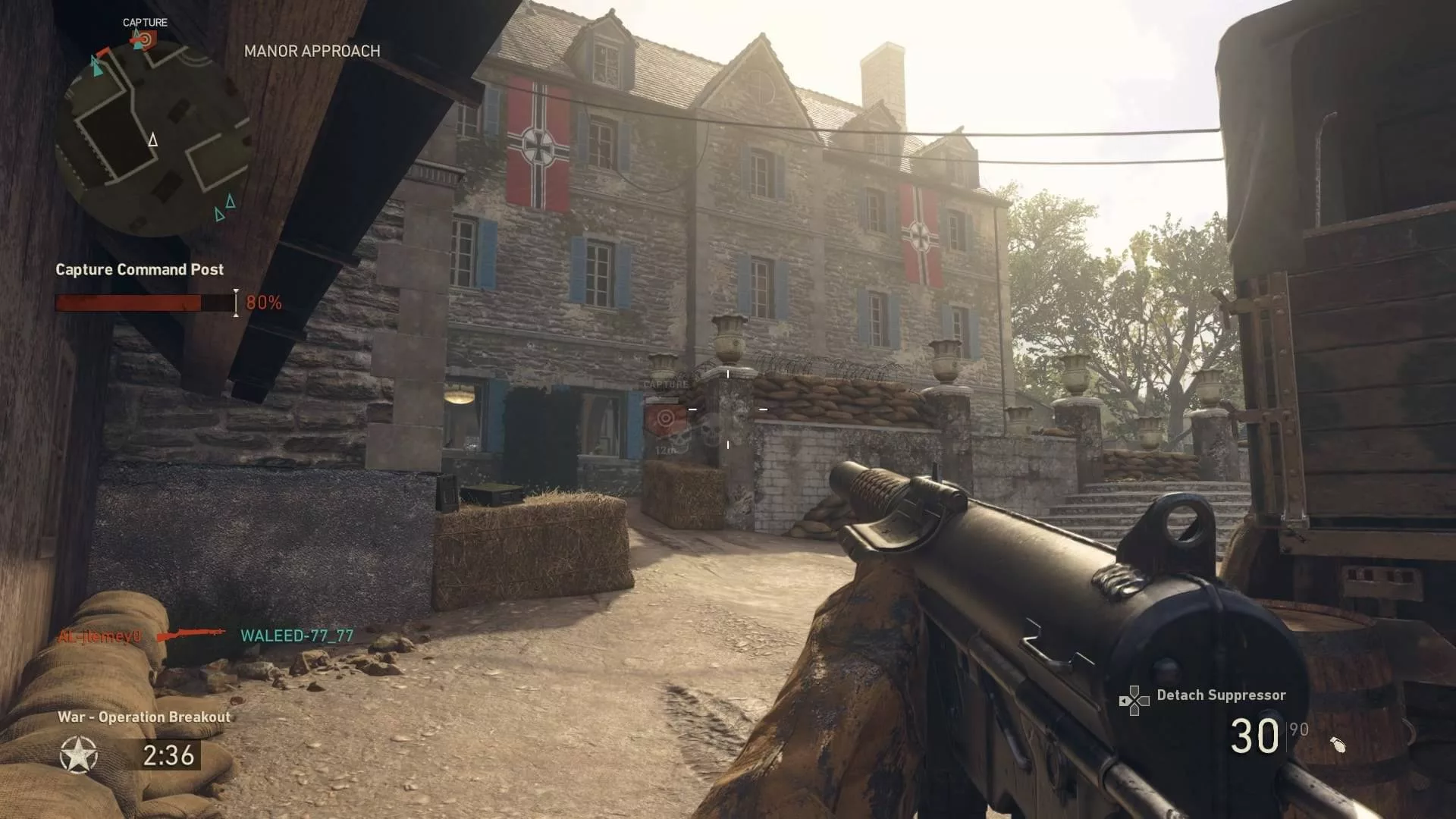This screenshot has height=819, width=1456.
Task: Select the red capture marker on the minimap
Action: click(143, 39)
